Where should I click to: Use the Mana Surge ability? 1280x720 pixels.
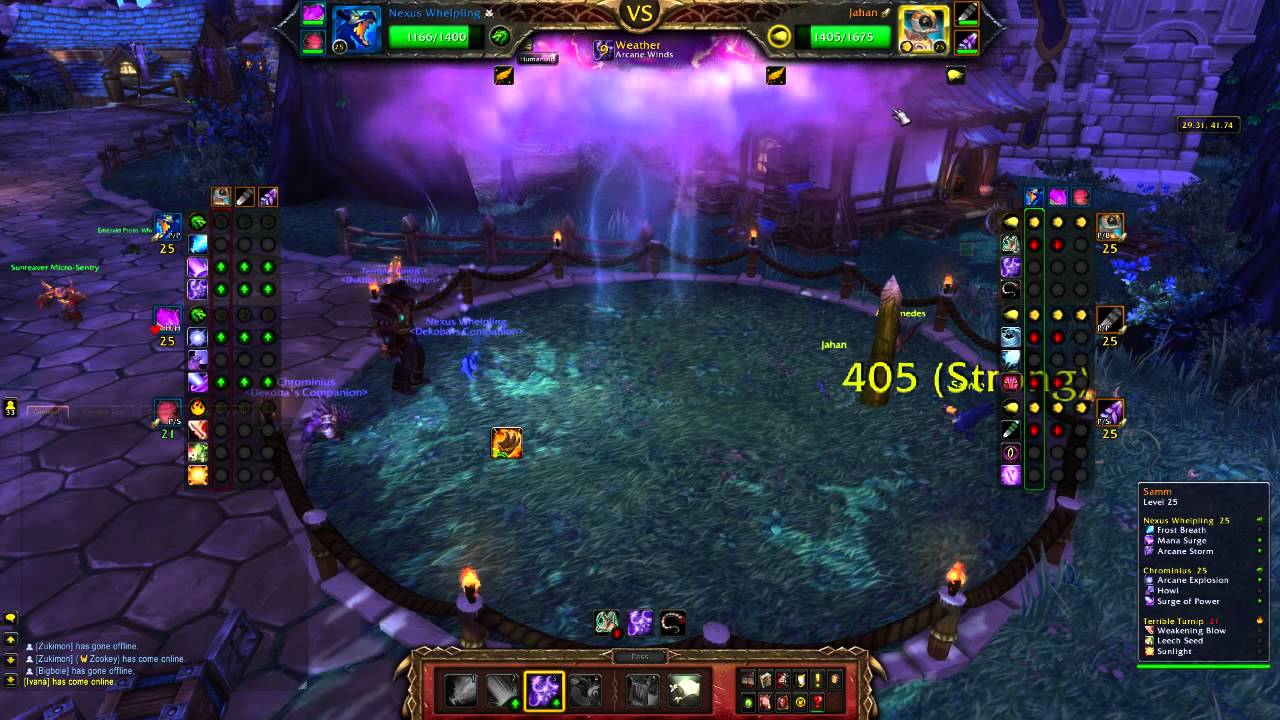(503, 688)
